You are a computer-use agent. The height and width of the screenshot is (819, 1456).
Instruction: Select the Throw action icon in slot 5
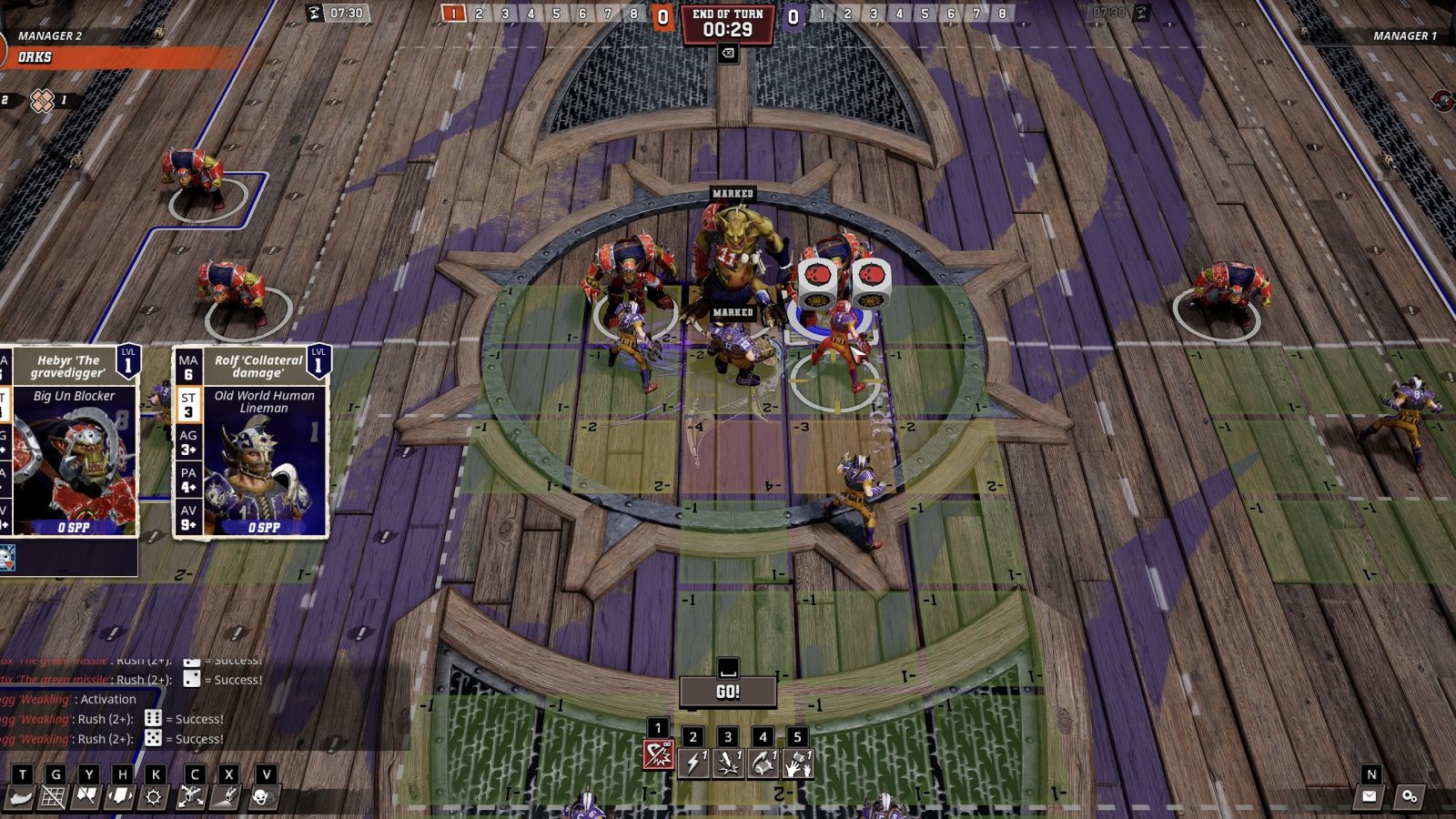[798, 764]
